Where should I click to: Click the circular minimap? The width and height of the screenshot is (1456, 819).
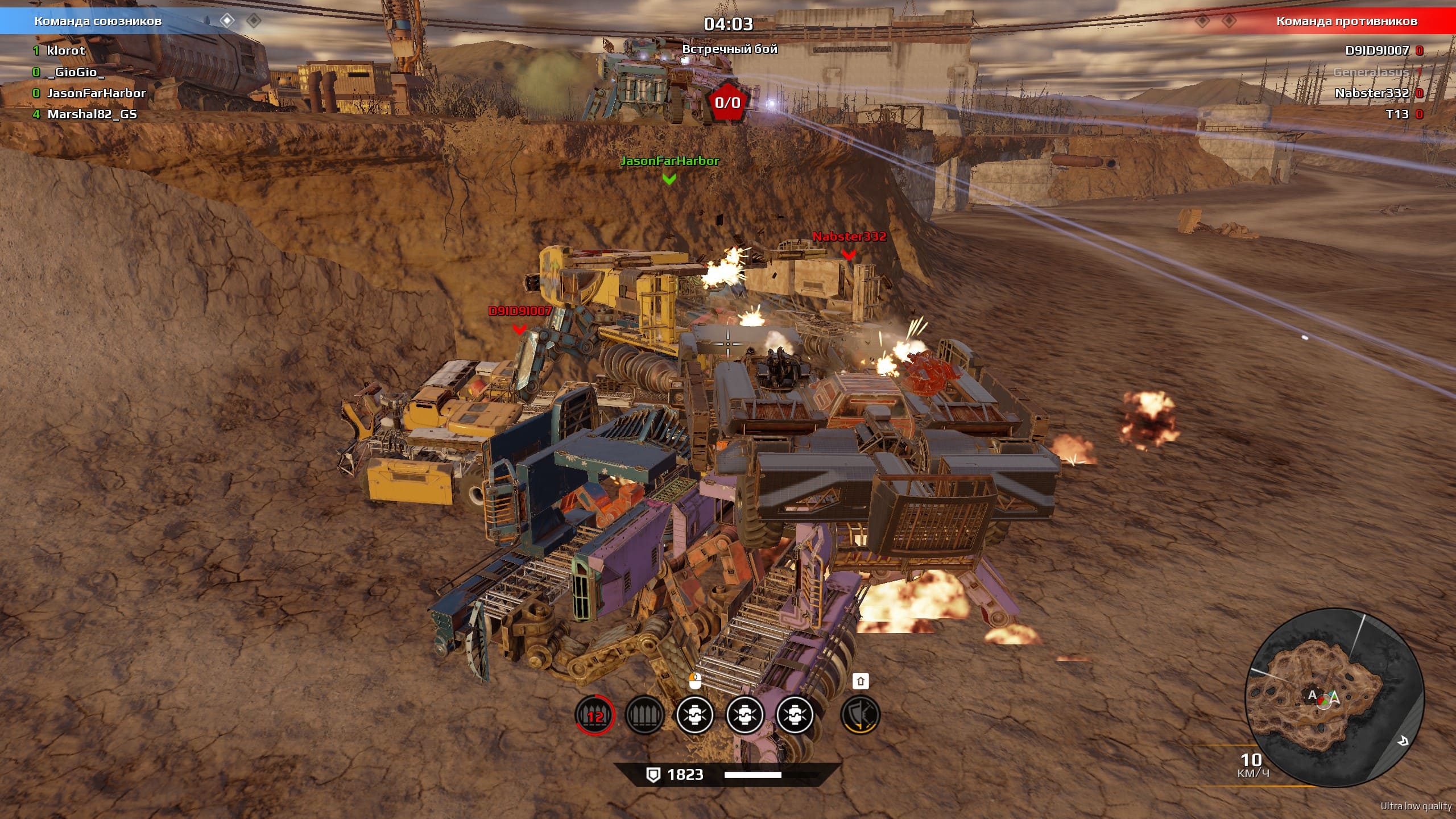click(1334, 698)
